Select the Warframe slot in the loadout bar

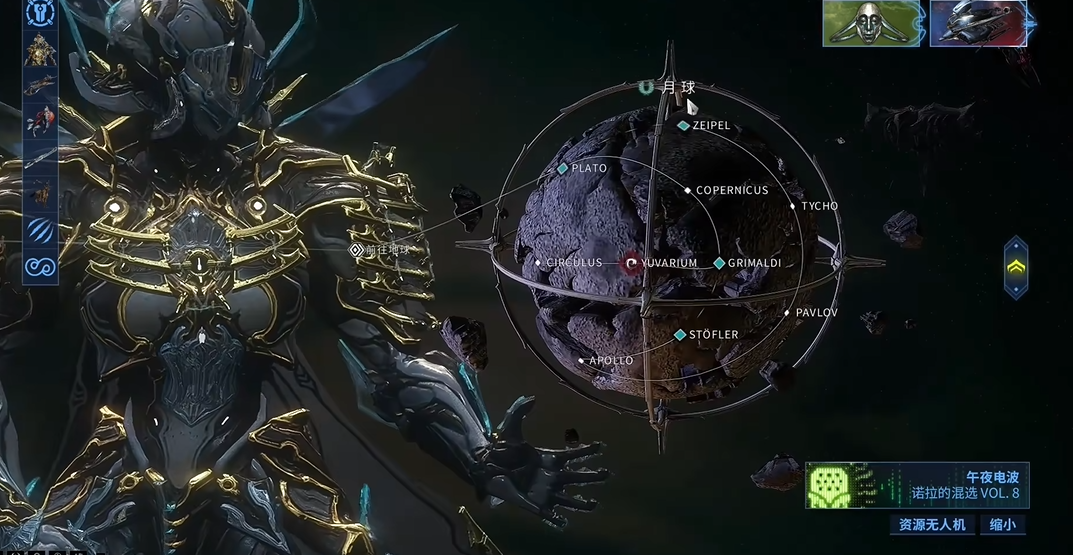(40, 48)
